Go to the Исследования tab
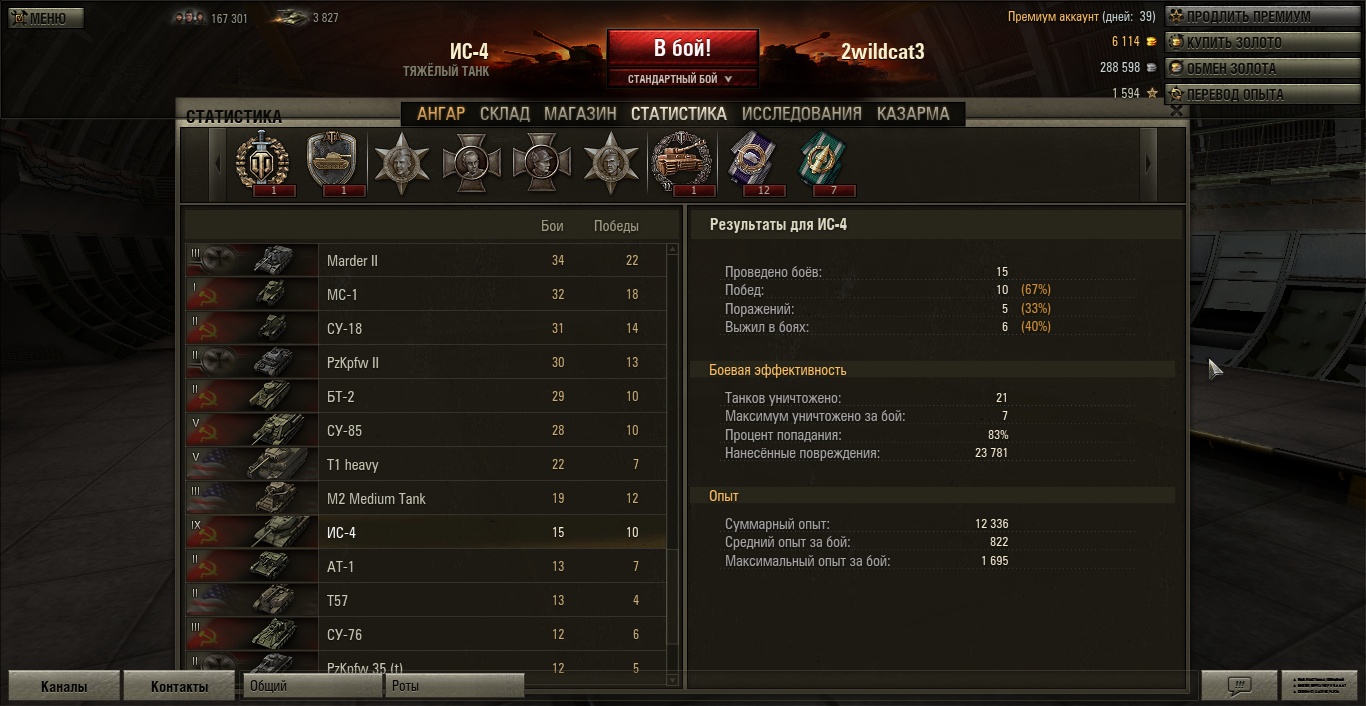 coord(802,114)
